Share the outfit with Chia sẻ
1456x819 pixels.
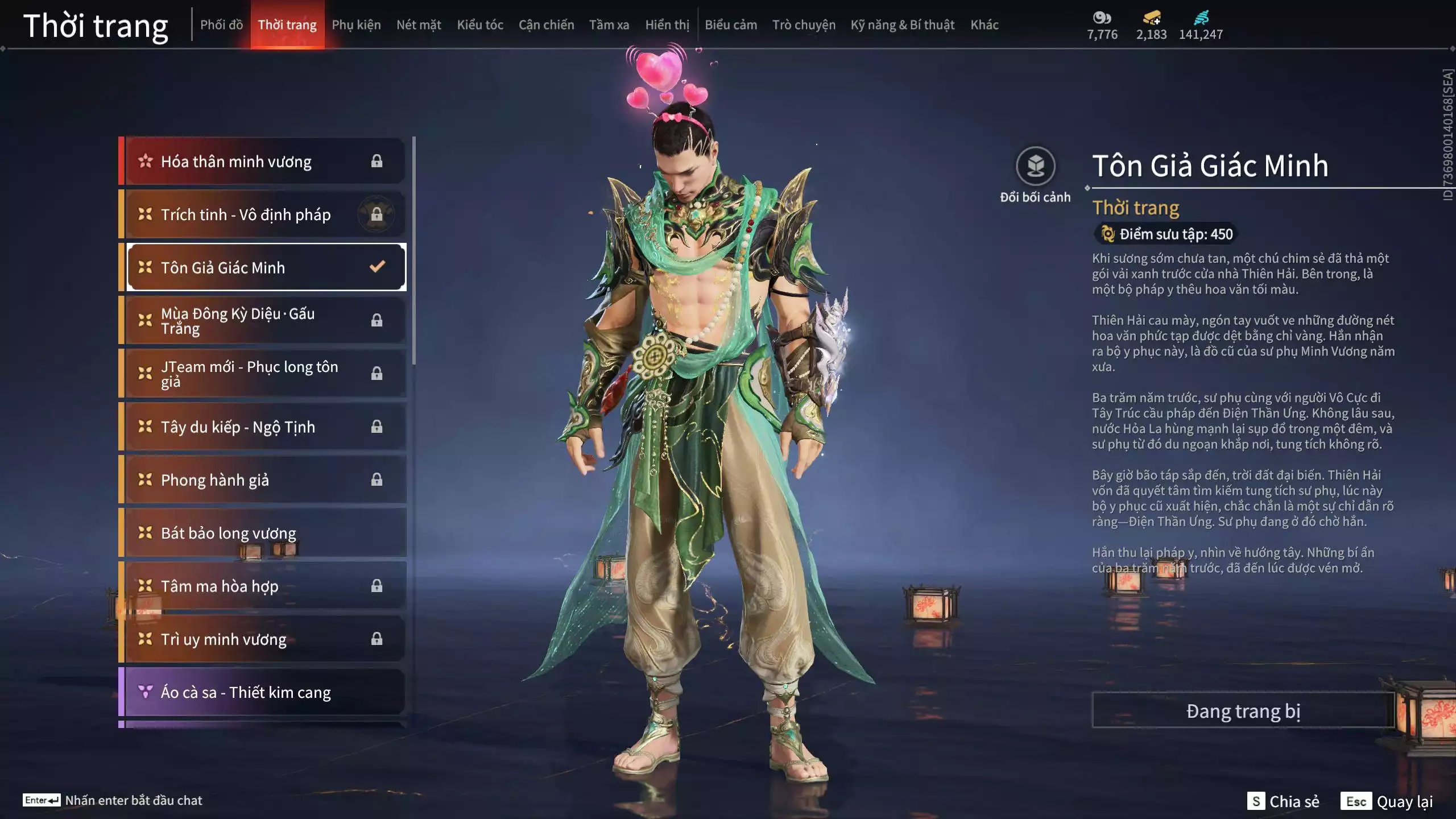click(1283, 801)
